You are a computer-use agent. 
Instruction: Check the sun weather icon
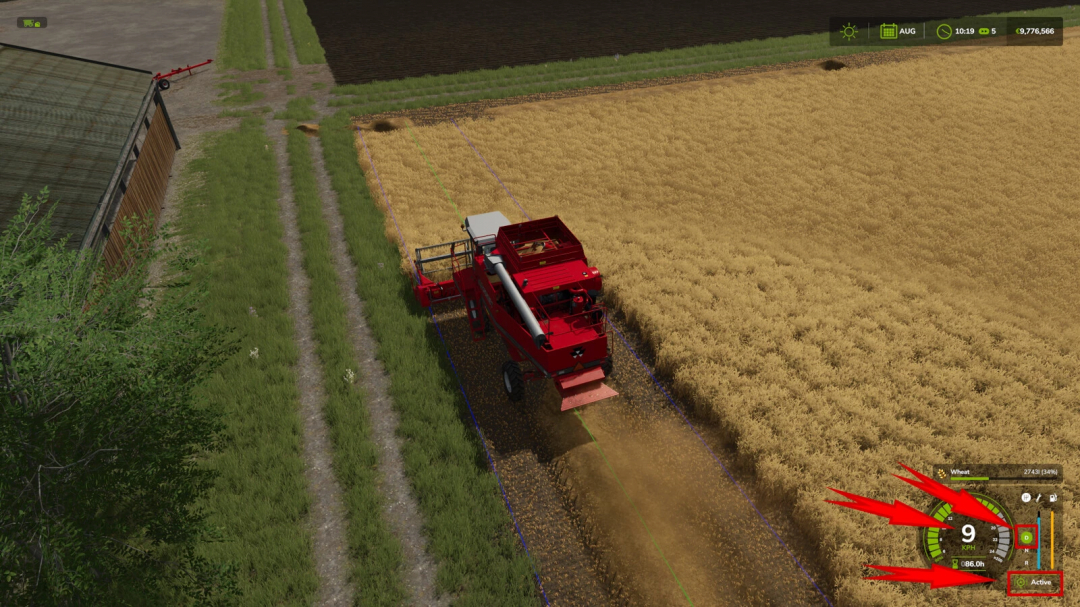[849, 31]
